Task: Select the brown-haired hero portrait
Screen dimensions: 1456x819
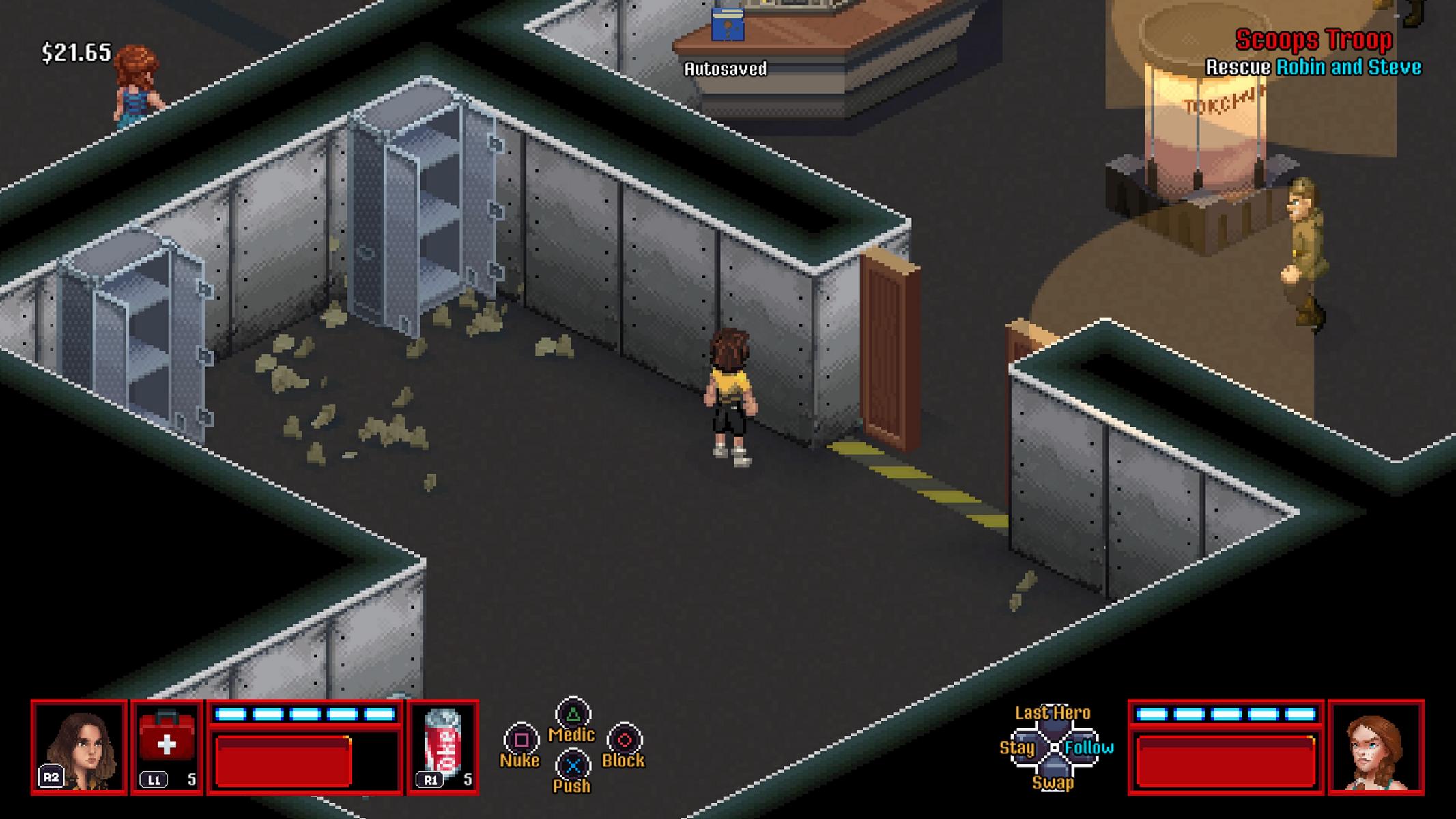Action: pyautogui.click(x=79, y=747)
